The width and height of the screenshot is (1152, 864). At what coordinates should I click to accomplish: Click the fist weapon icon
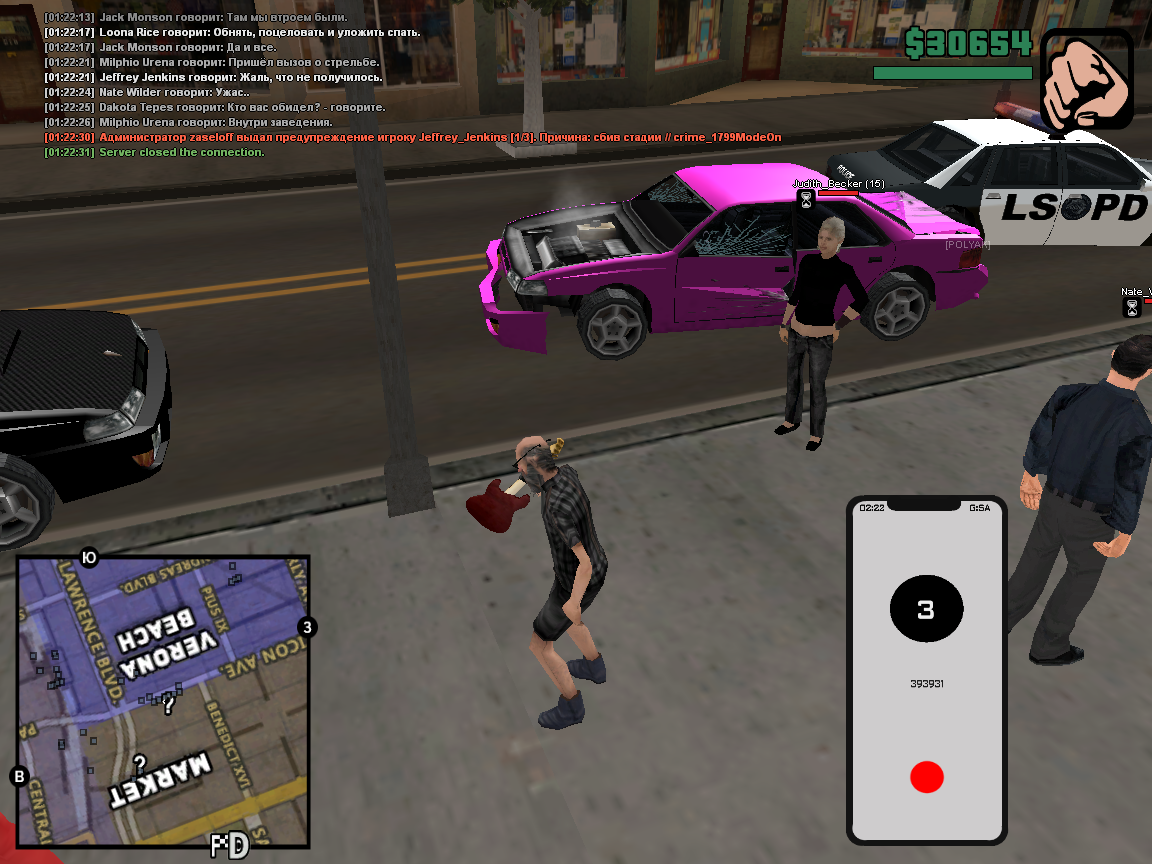pyautogui.click(x=1087, y=79)
